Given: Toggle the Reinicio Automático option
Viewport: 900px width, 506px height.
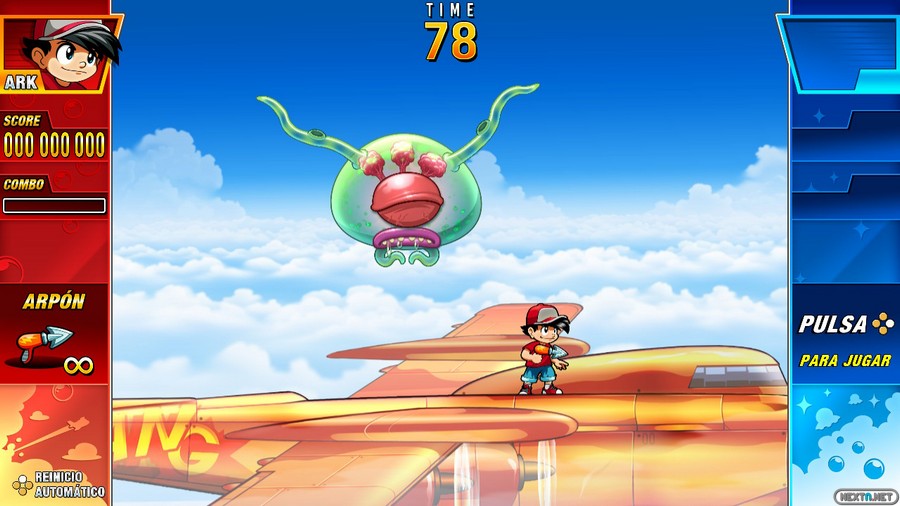Looking at the screenshot, I should (58, 484).
